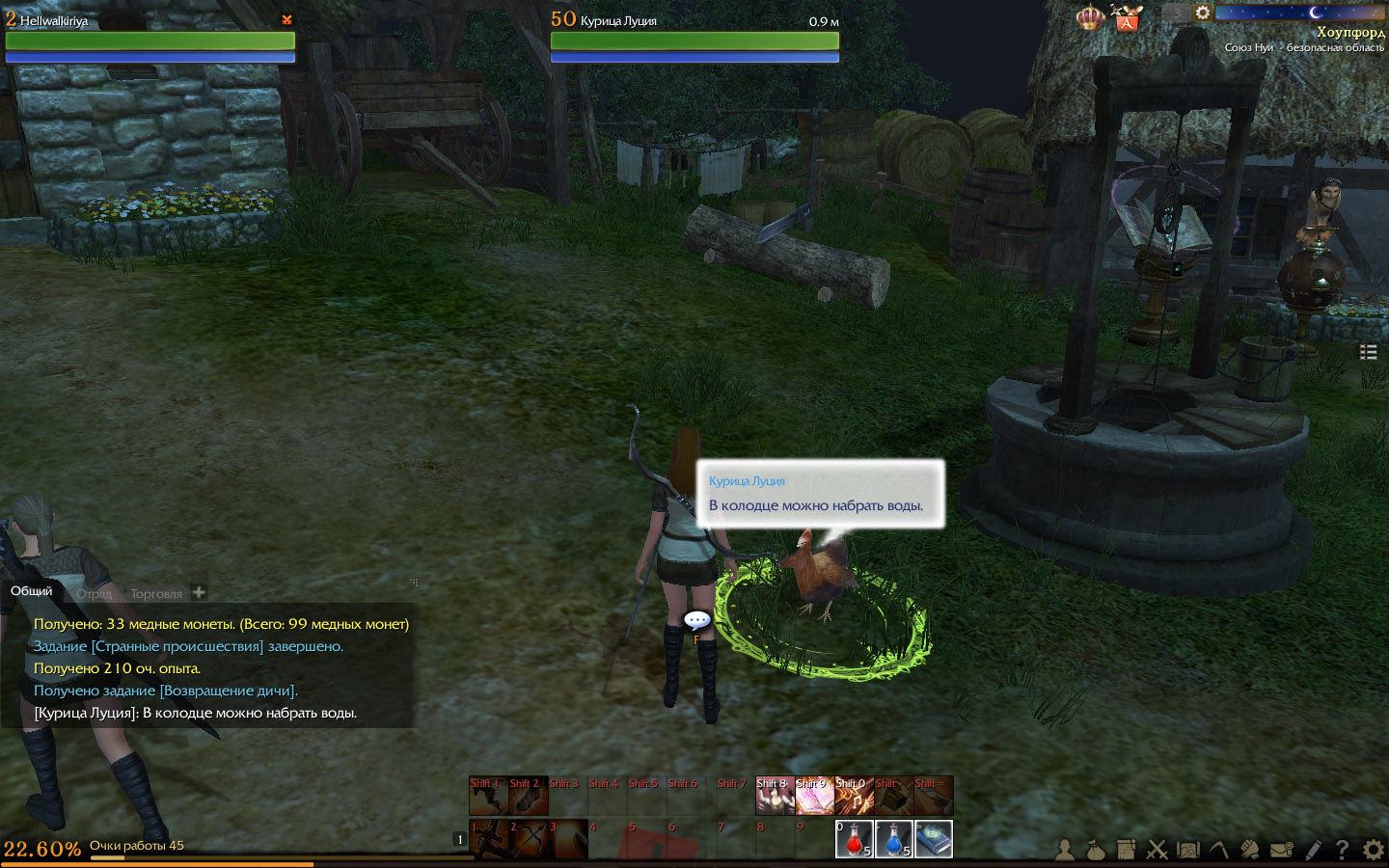This screenshot has height=868, width=1389.
Task: Open the handshake community icon
Action: 1249,850
